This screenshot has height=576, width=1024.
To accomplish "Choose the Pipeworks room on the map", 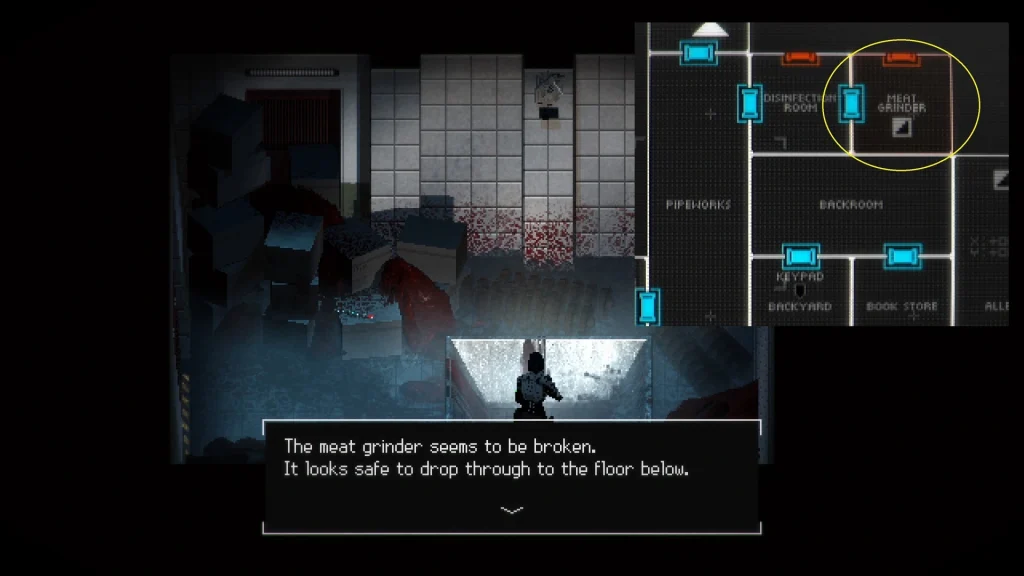I will 698,204.
